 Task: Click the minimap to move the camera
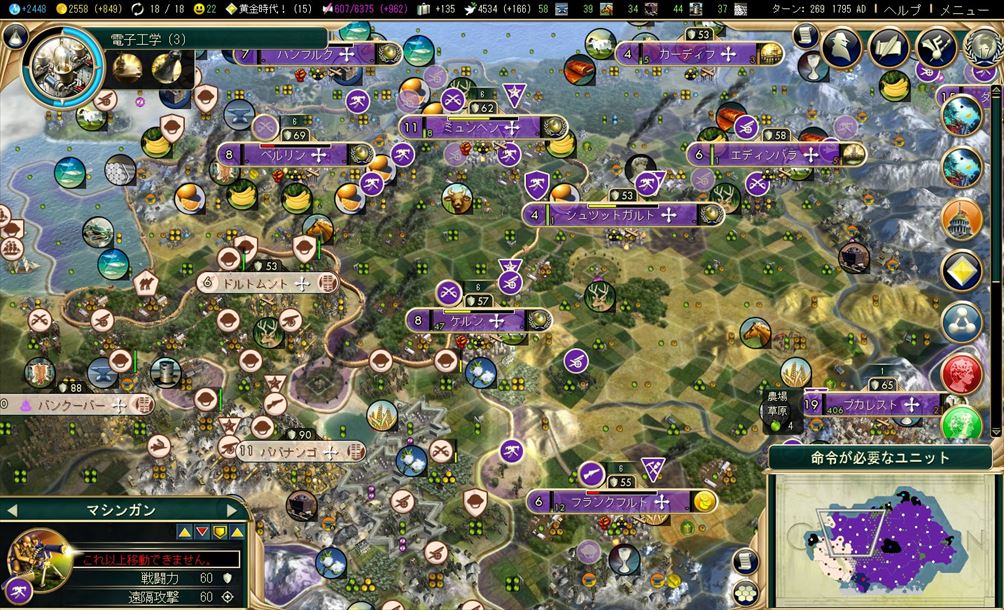pos(880,540)
